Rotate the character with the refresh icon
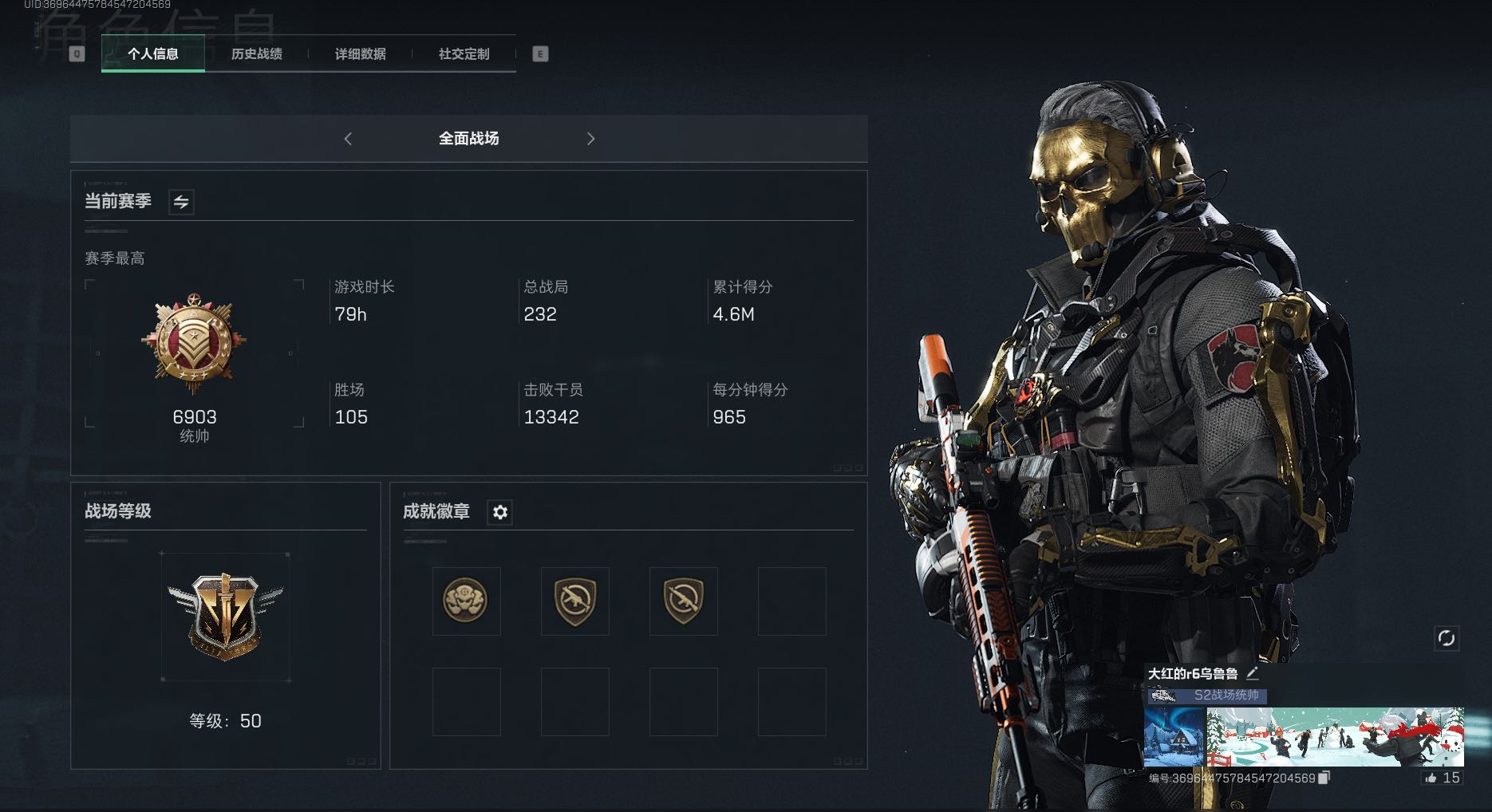This screenshot has height=812, width=1492. pos(1446,638)
